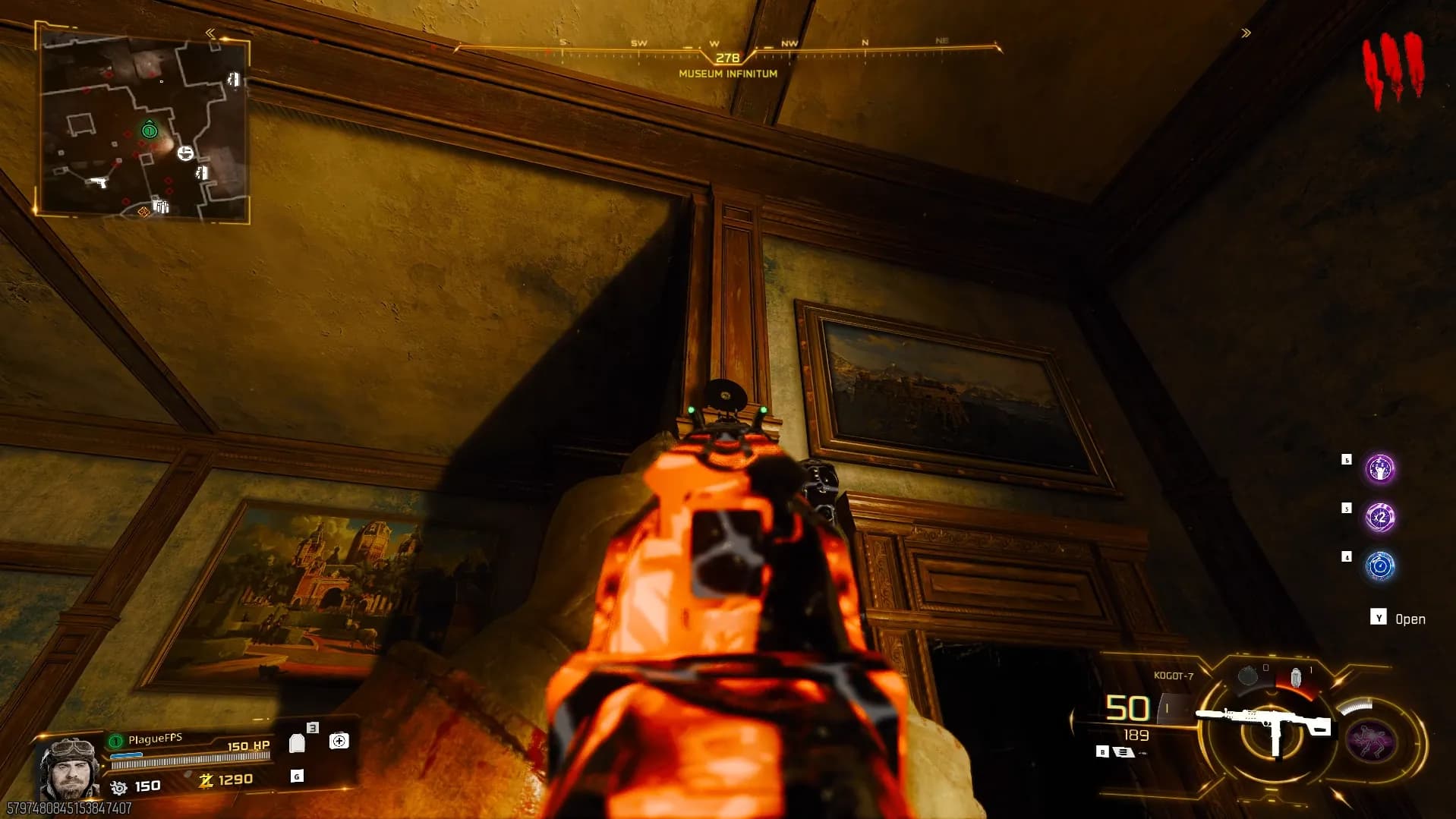Click the PlagueFPS character portrait

[69, 769]
